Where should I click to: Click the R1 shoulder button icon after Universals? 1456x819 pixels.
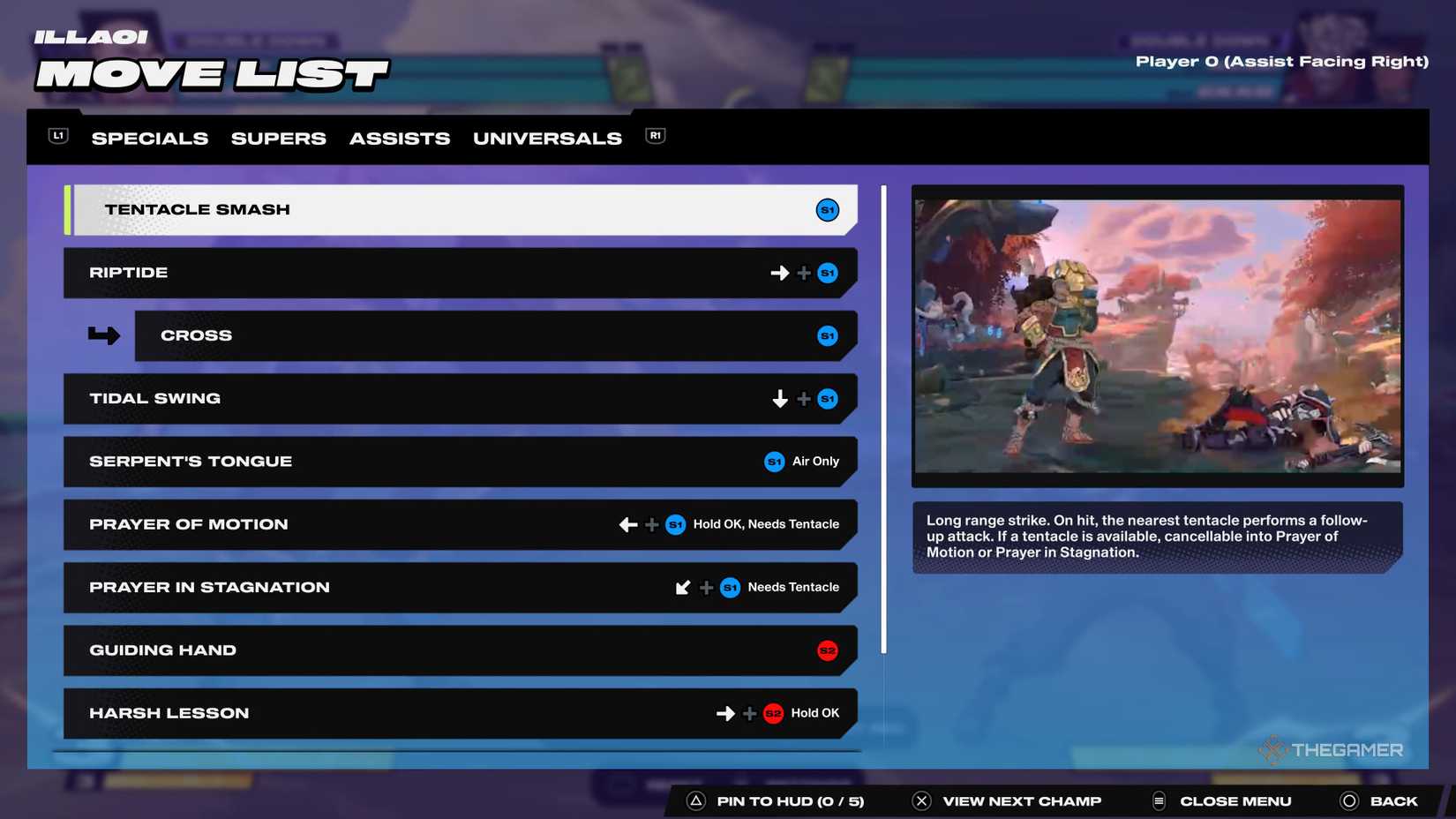(654, 137)
